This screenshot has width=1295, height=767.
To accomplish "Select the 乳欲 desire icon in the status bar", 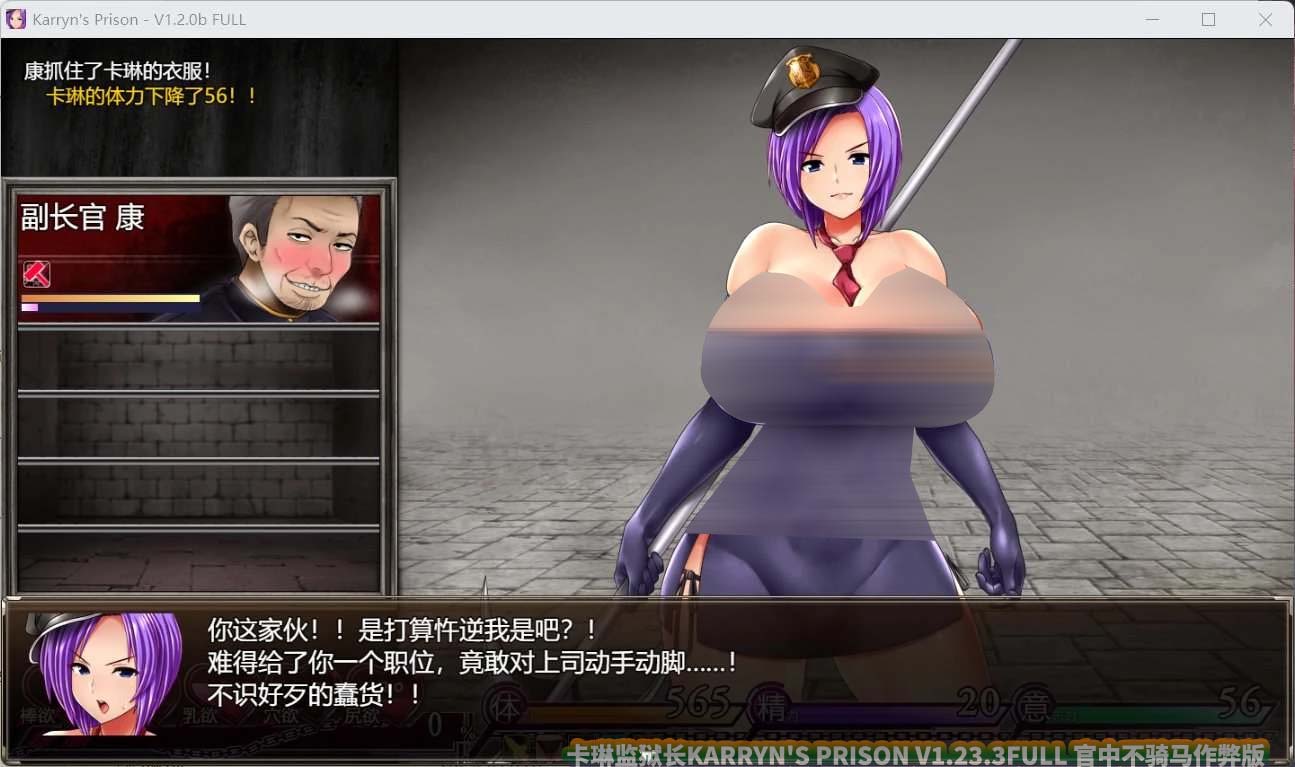I will 200,716.
